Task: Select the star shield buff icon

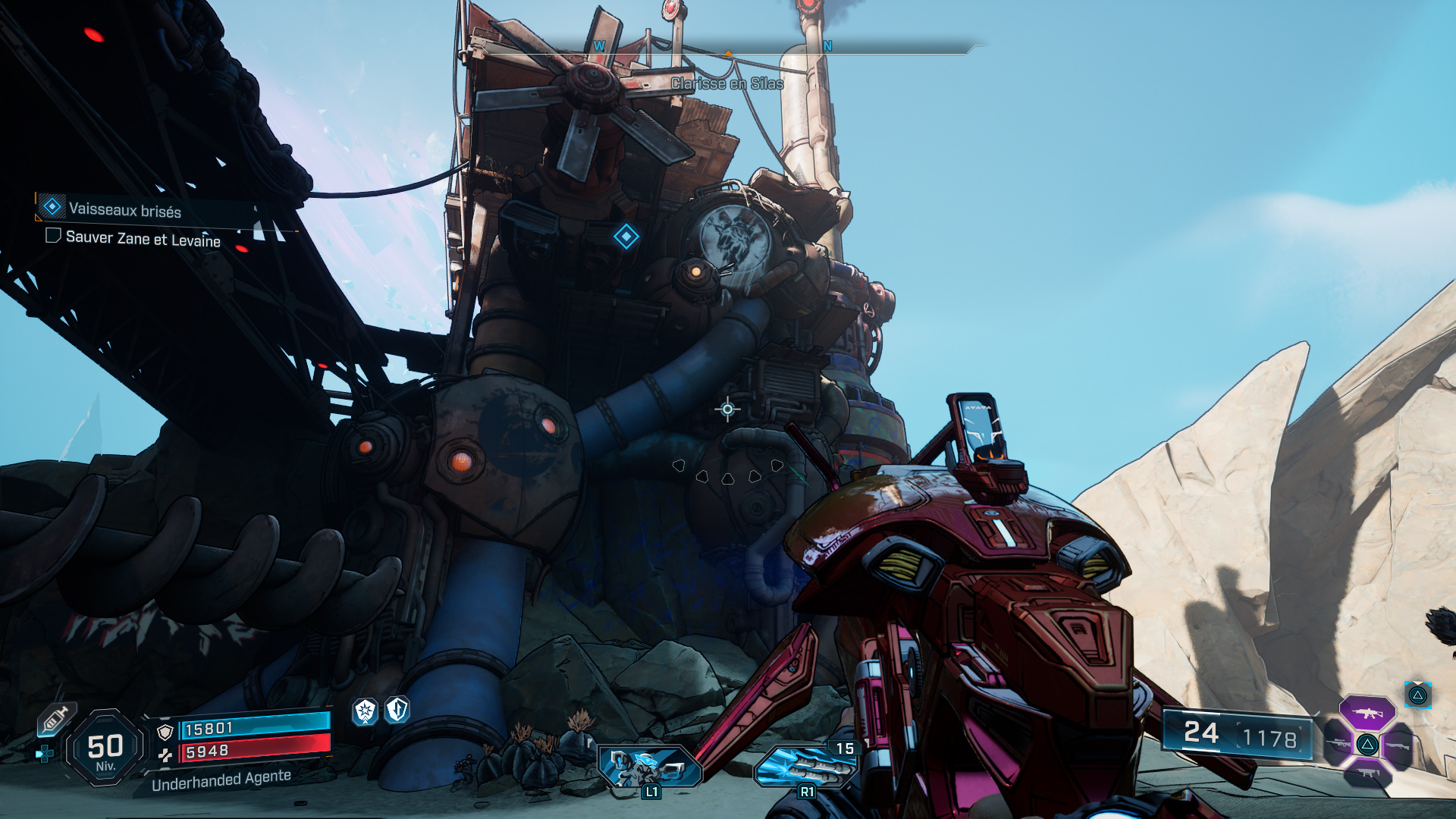Action: tap(366, 711)
